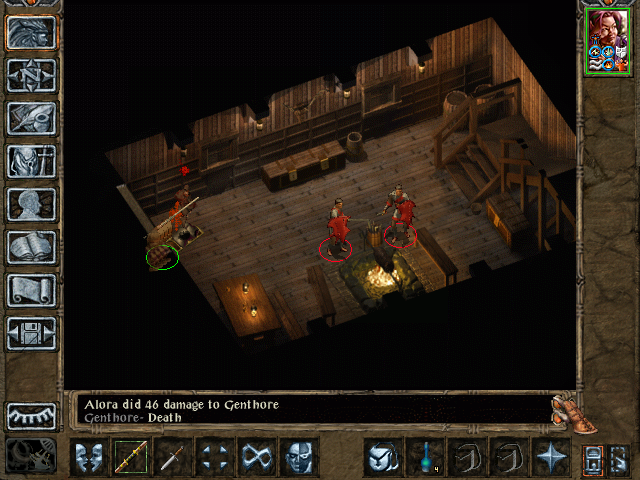640x480 pixels.
Task: Switch to the sword weapon slot
Action: pos(172,457)
